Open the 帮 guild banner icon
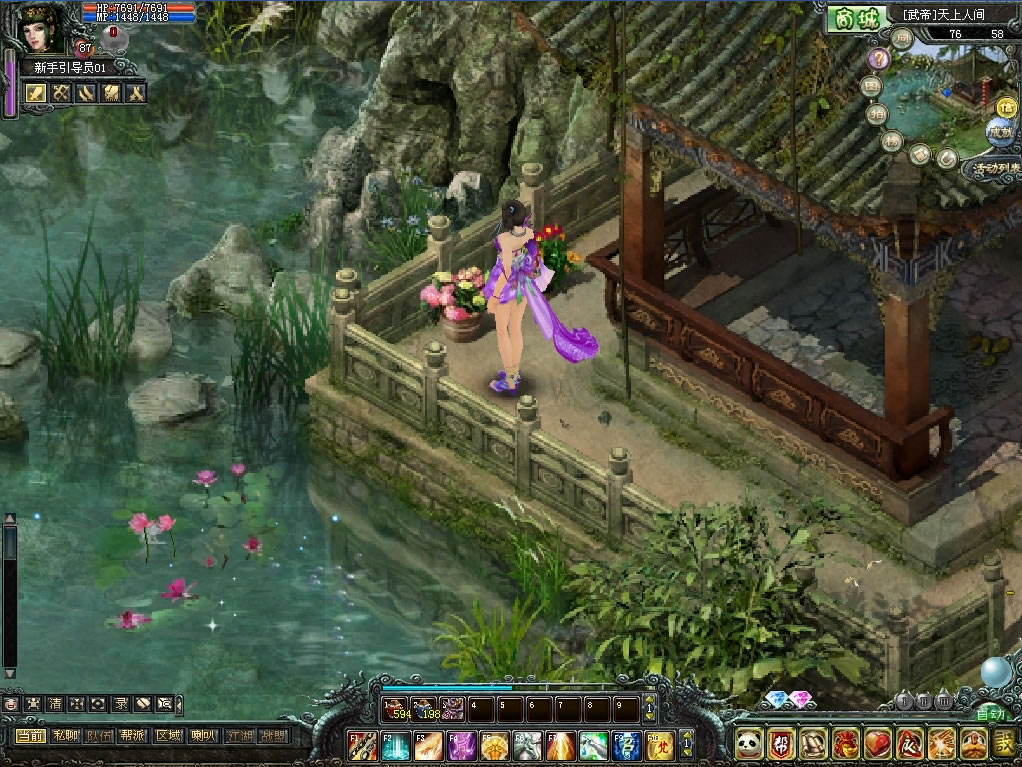This screenshot has width=1022, height=767. 782,743
